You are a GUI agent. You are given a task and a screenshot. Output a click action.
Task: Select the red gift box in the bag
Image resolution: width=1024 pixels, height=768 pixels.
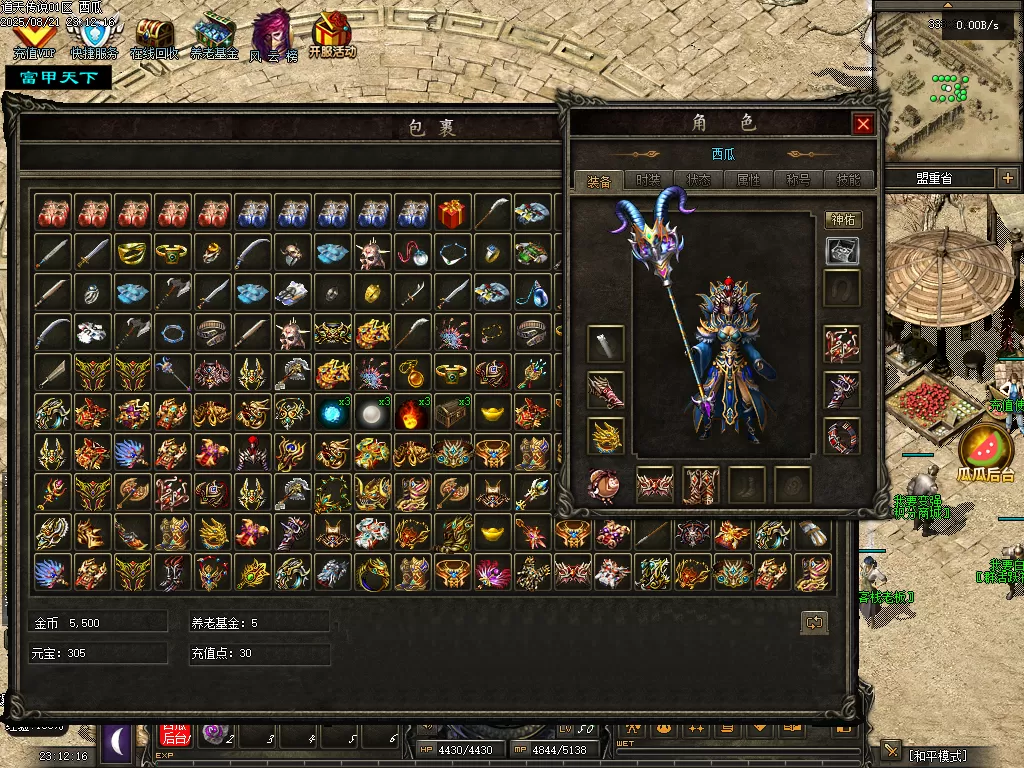[452, 212]
